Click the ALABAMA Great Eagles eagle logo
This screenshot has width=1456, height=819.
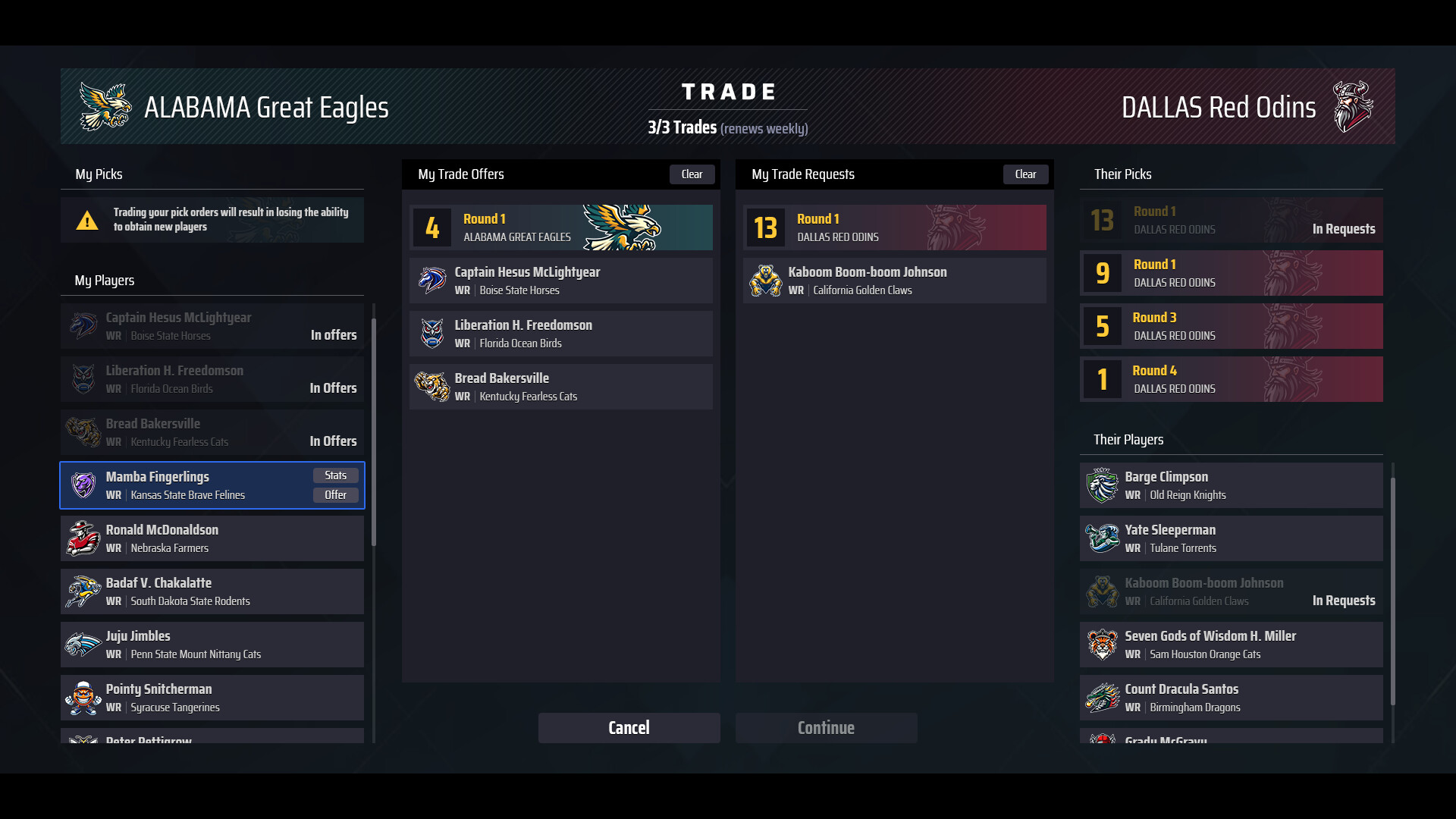click(105, 106)
